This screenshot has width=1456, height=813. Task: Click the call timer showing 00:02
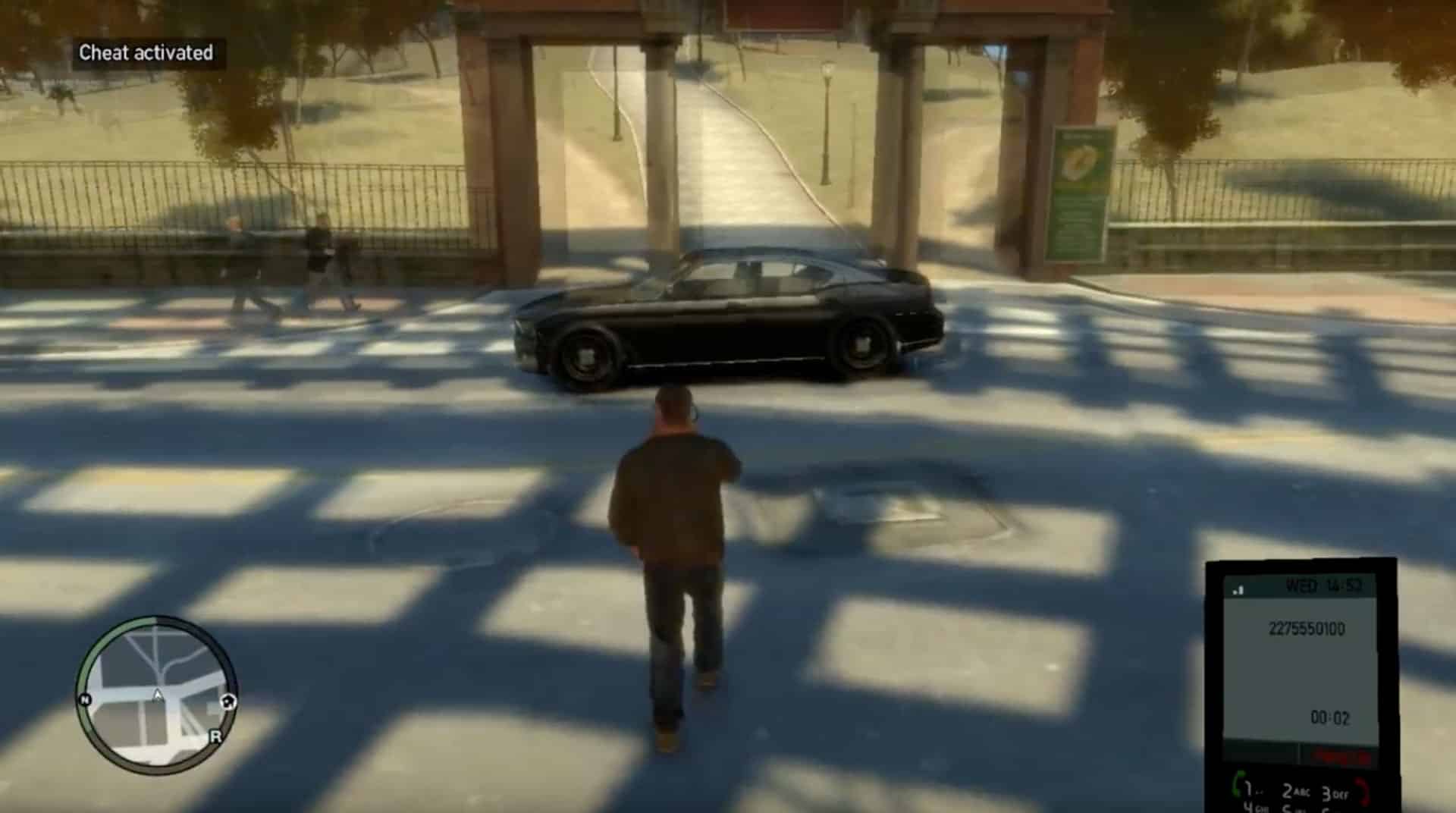[1331, 717]
